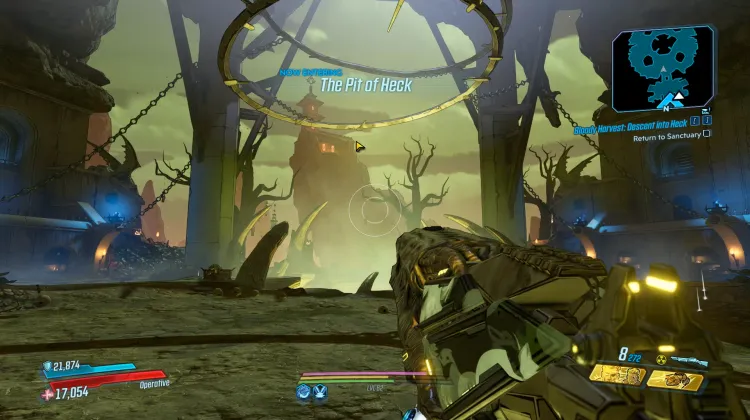Activate the right hexagonal action skill icon
The height and width of the screenshot is (420, 750).
[x=321, y=392]
